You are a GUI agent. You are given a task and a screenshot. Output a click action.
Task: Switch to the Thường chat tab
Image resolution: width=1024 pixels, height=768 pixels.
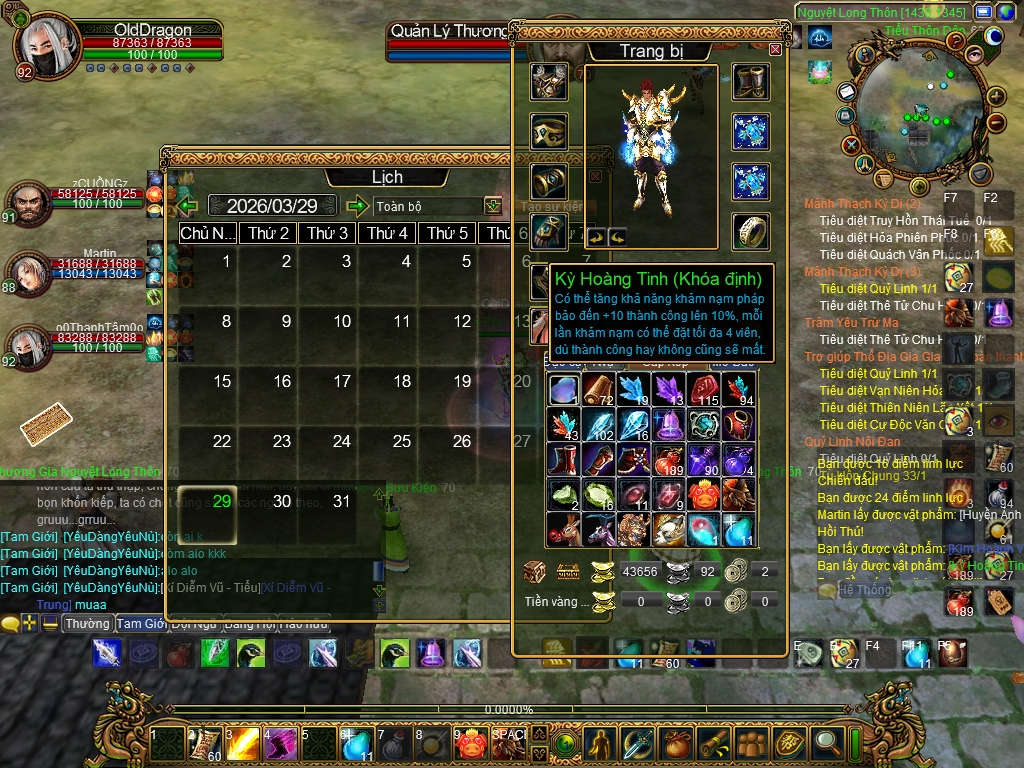pyautogui.click(x=87, y=623)
